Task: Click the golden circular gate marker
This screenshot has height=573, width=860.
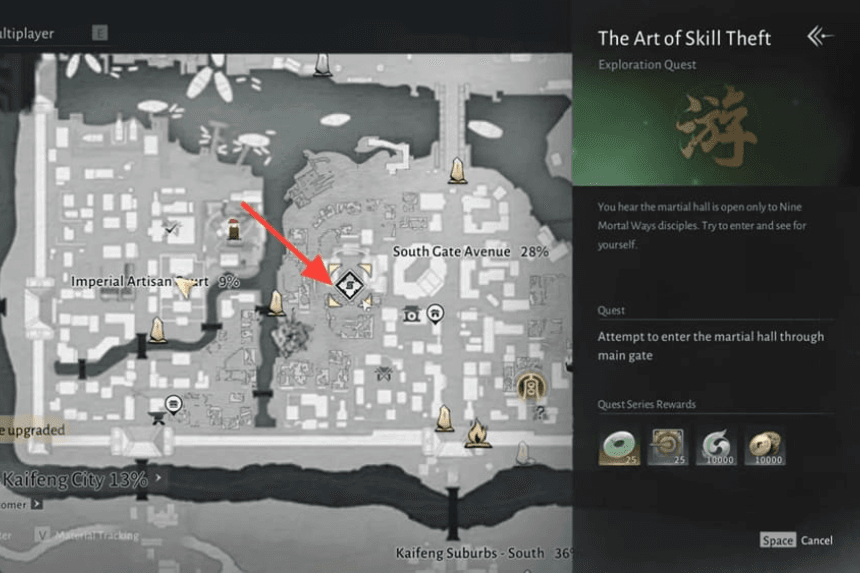Action: (531, 383)
